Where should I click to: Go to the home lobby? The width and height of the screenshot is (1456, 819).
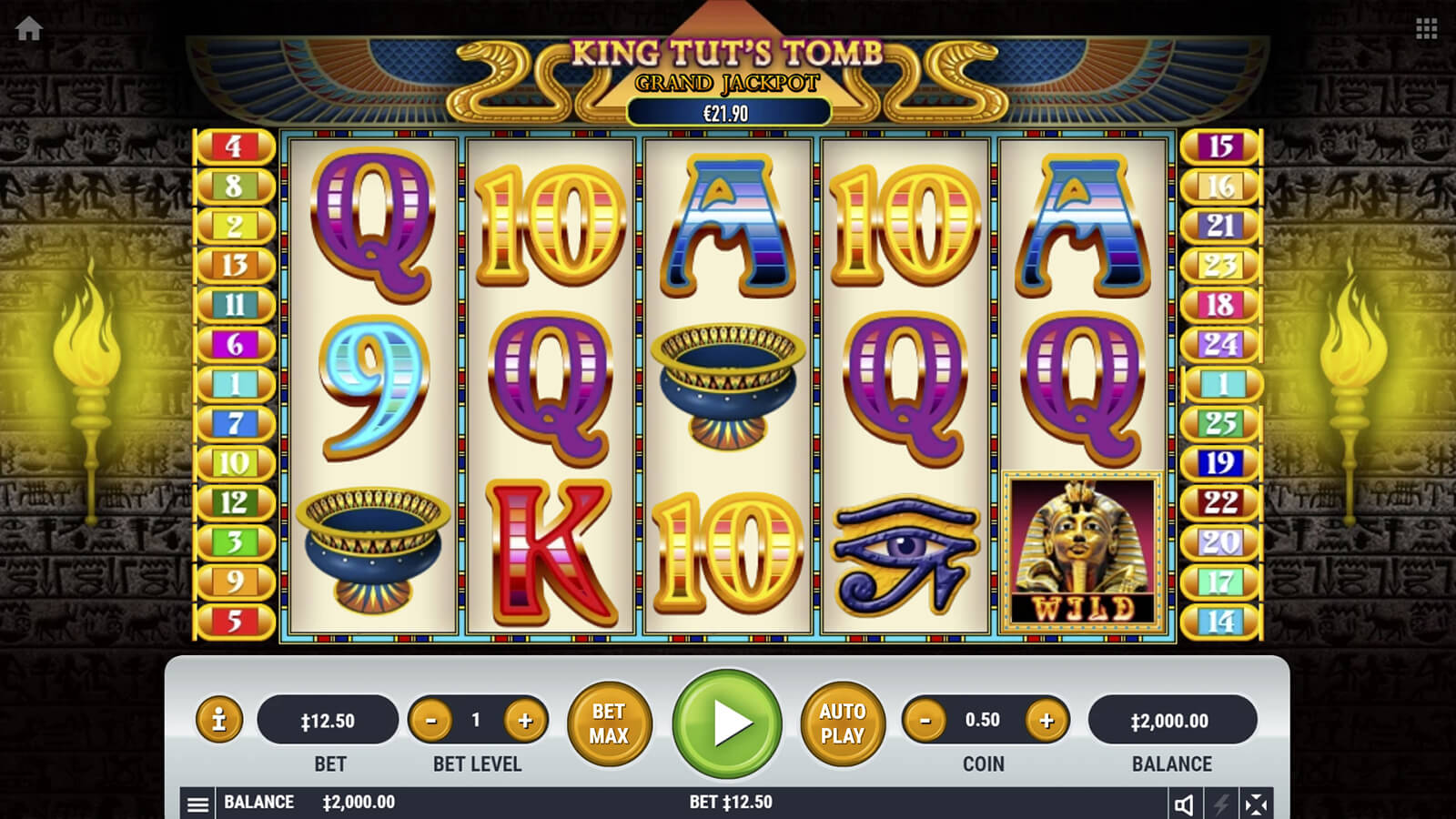tap(29, 29)
